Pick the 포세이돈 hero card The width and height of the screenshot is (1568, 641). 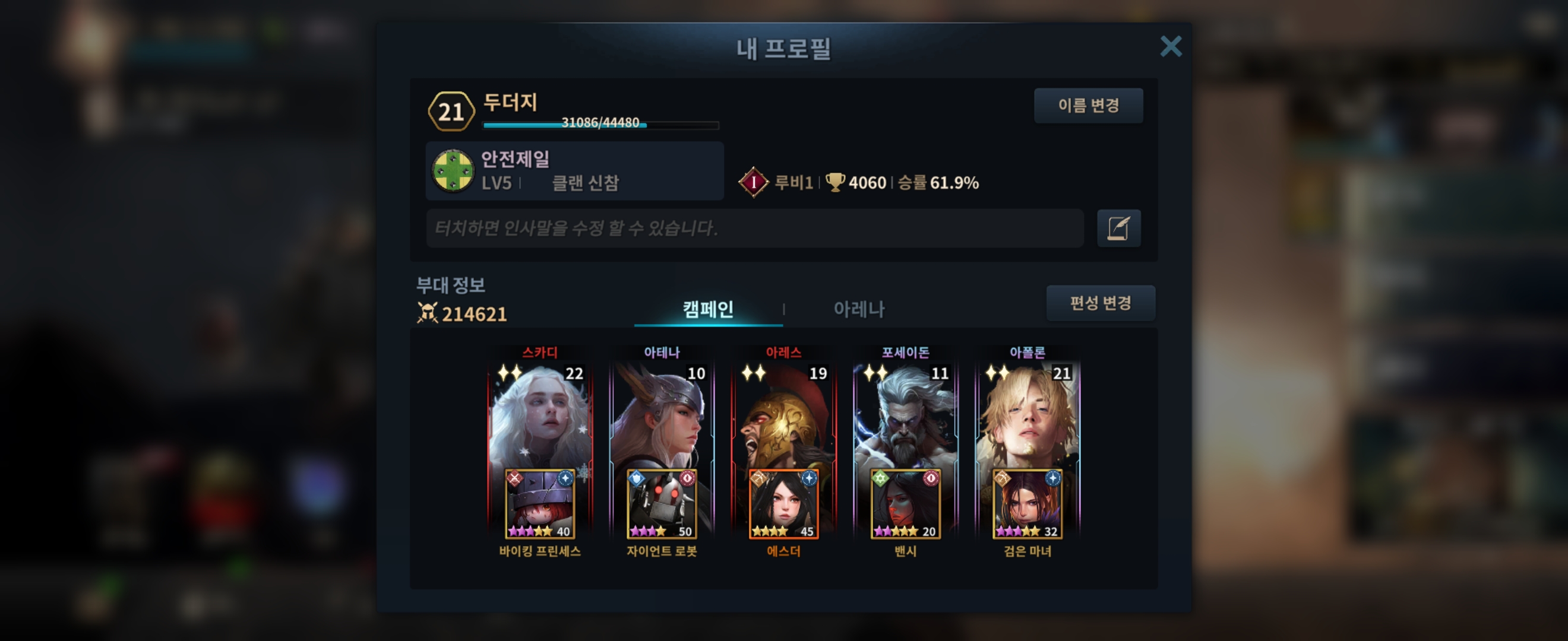905,414
